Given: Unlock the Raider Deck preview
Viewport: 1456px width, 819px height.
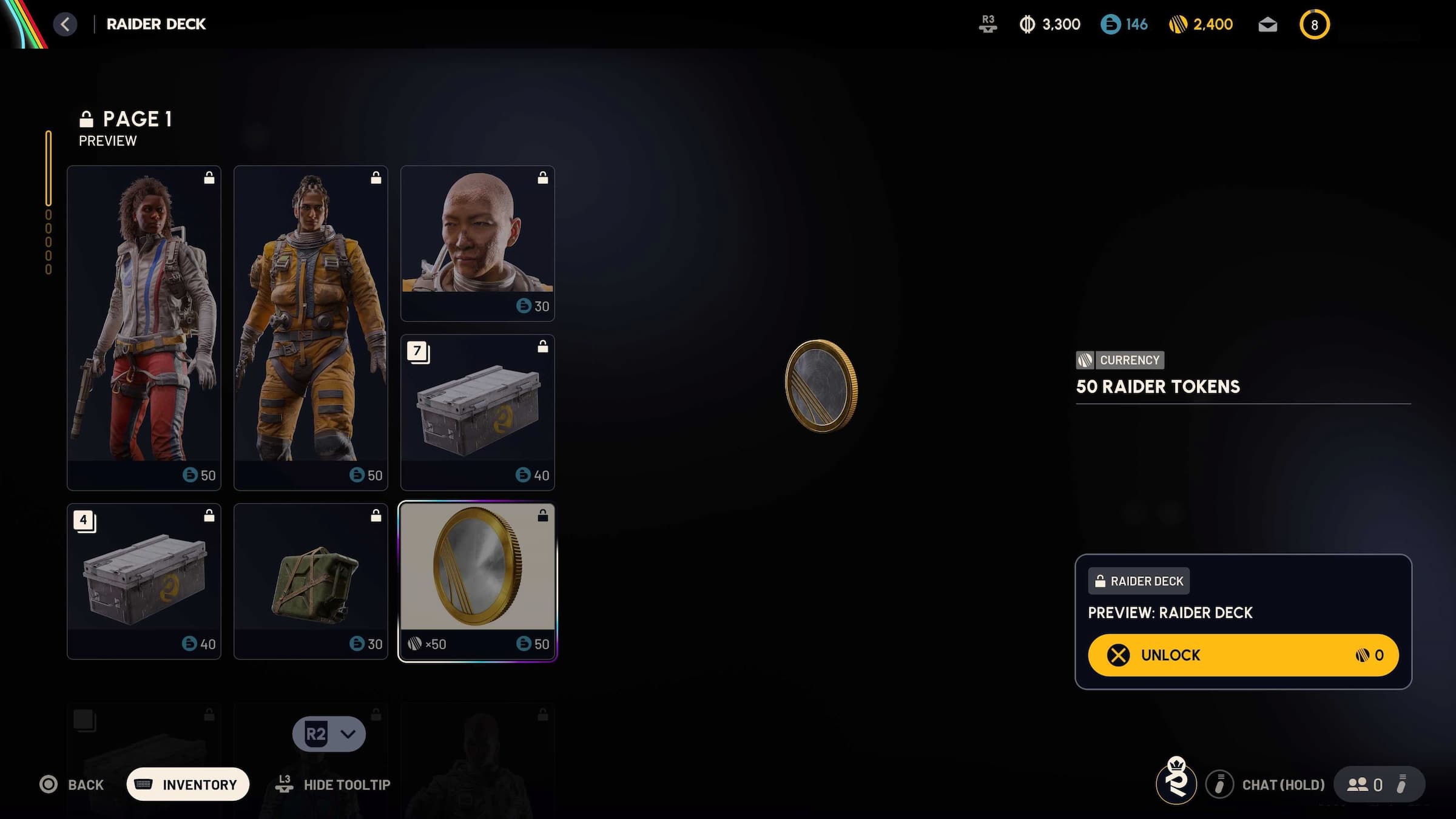Looking at the screenshot, I should 1242,655.
